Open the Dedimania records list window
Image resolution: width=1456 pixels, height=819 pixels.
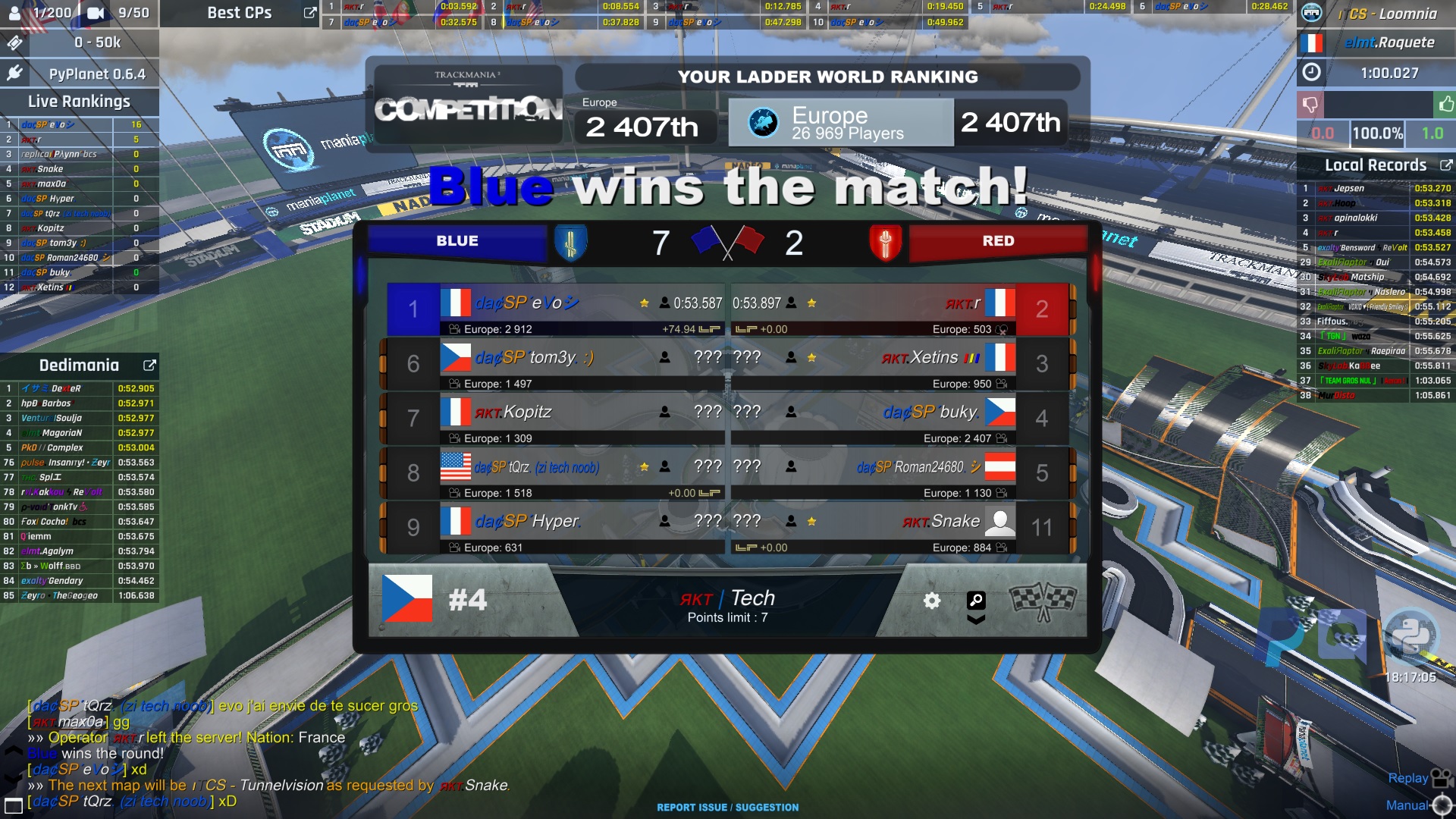tap(149, 366)
